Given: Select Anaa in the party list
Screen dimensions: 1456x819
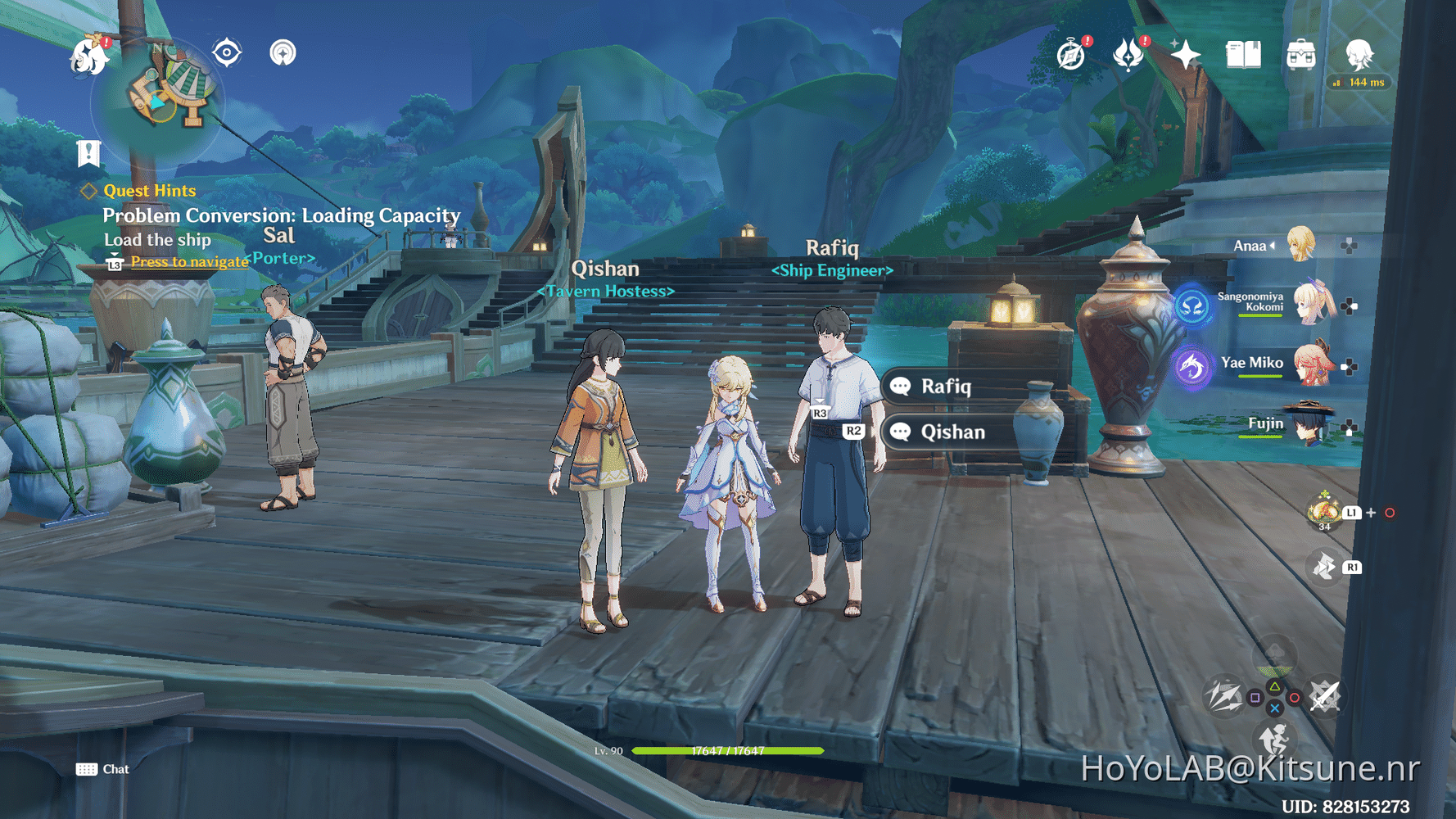Looking at the screenshot, I should pos(1300,245).
